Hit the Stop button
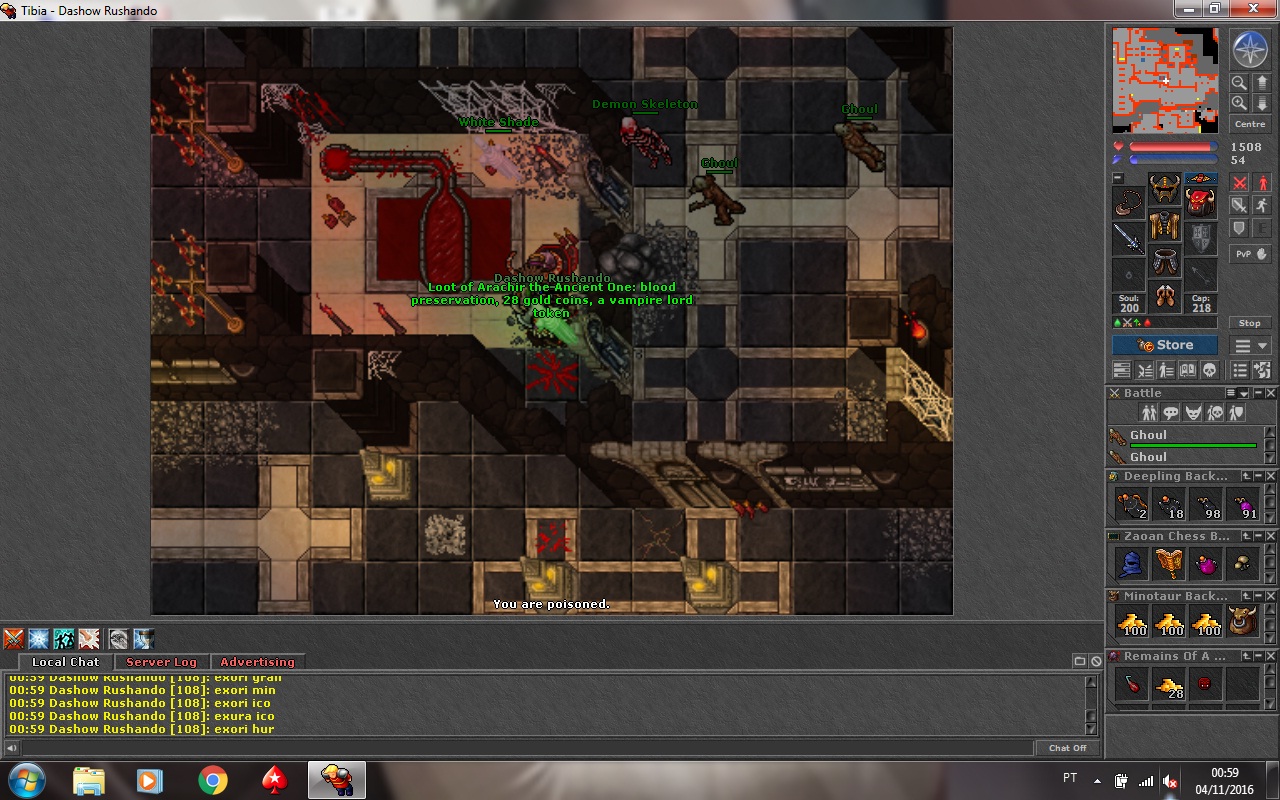 point(1250,323)
